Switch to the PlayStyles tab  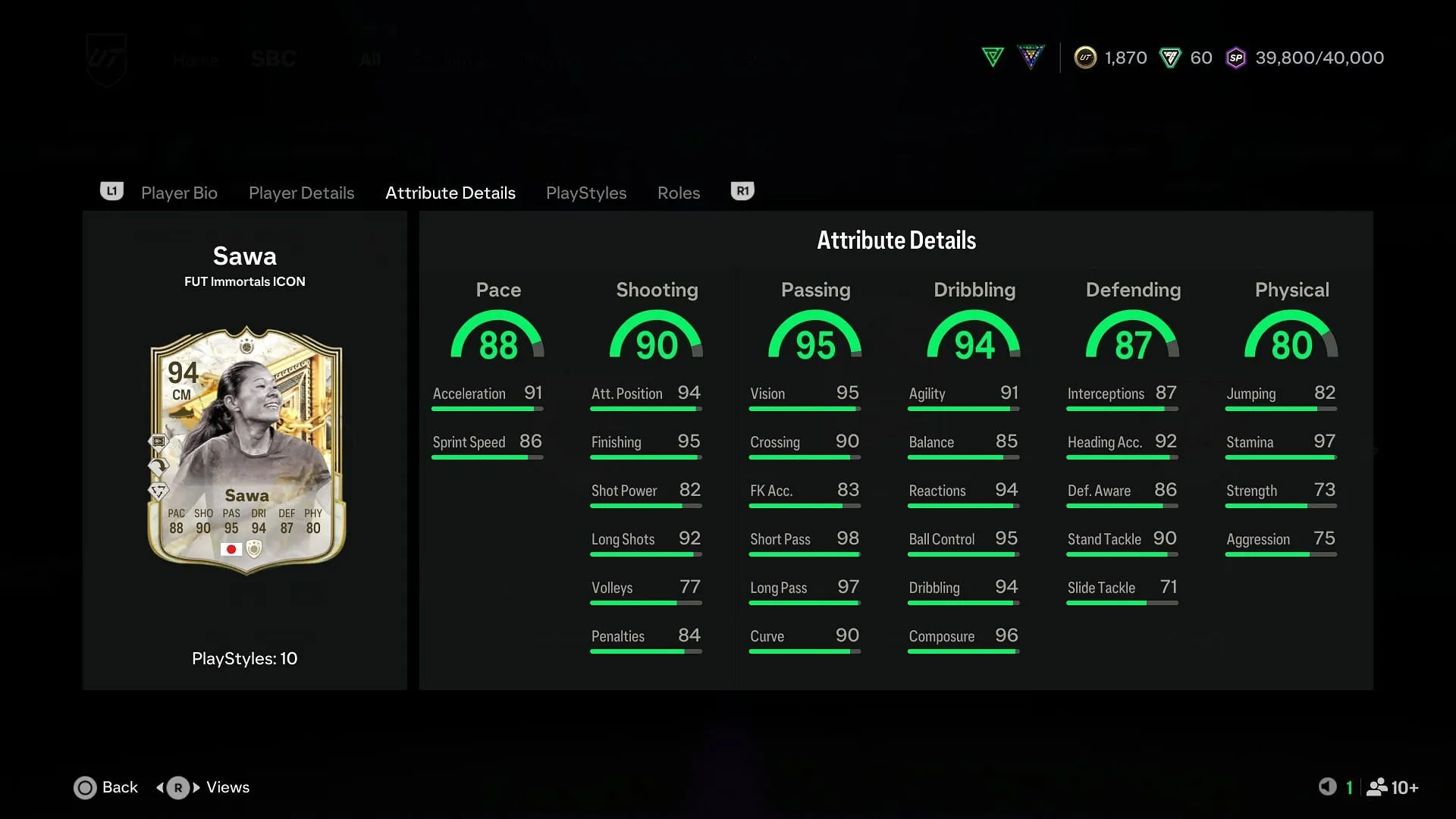pyautogui.click(x=585, y=193)
